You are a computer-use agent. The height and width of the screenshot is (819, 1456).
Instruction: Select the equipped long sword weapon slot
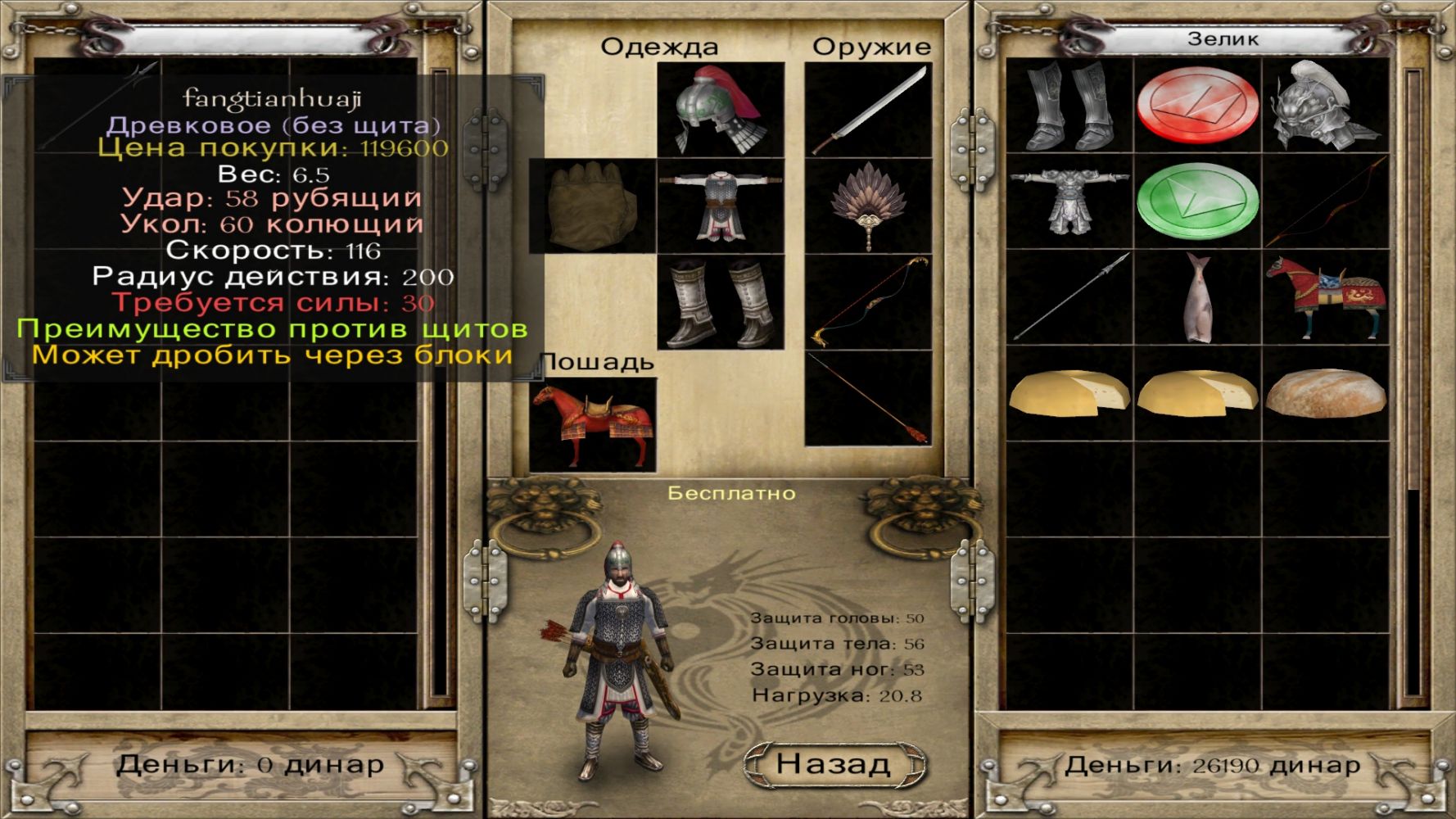[868, 110]
